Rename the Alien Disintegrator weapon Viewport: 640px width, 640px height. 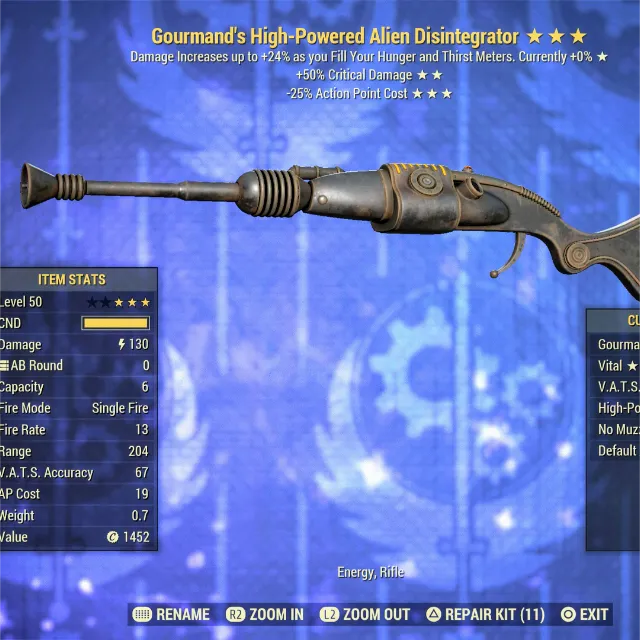click(171, 614)
